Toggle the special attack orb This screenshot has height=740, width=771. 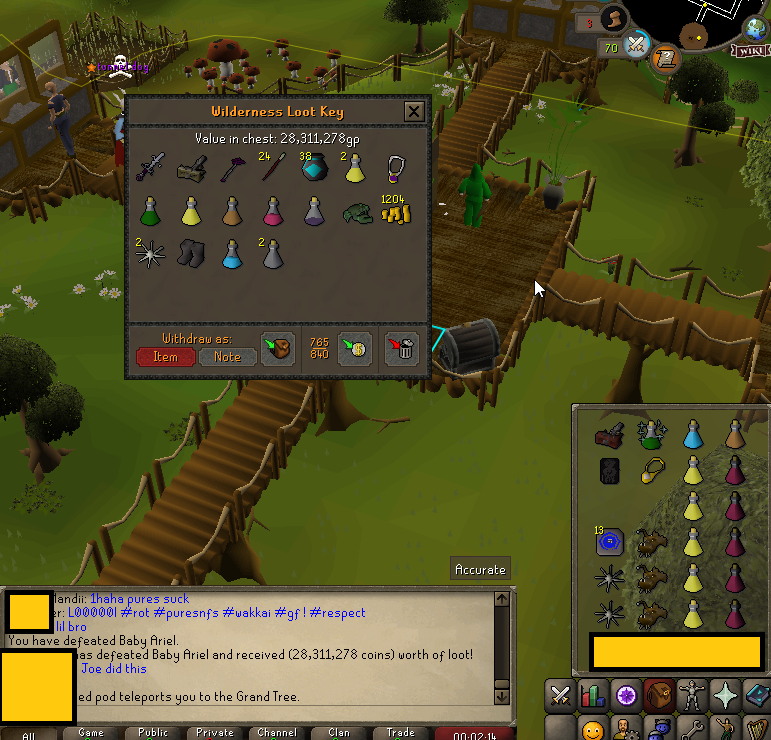point(637,46)
